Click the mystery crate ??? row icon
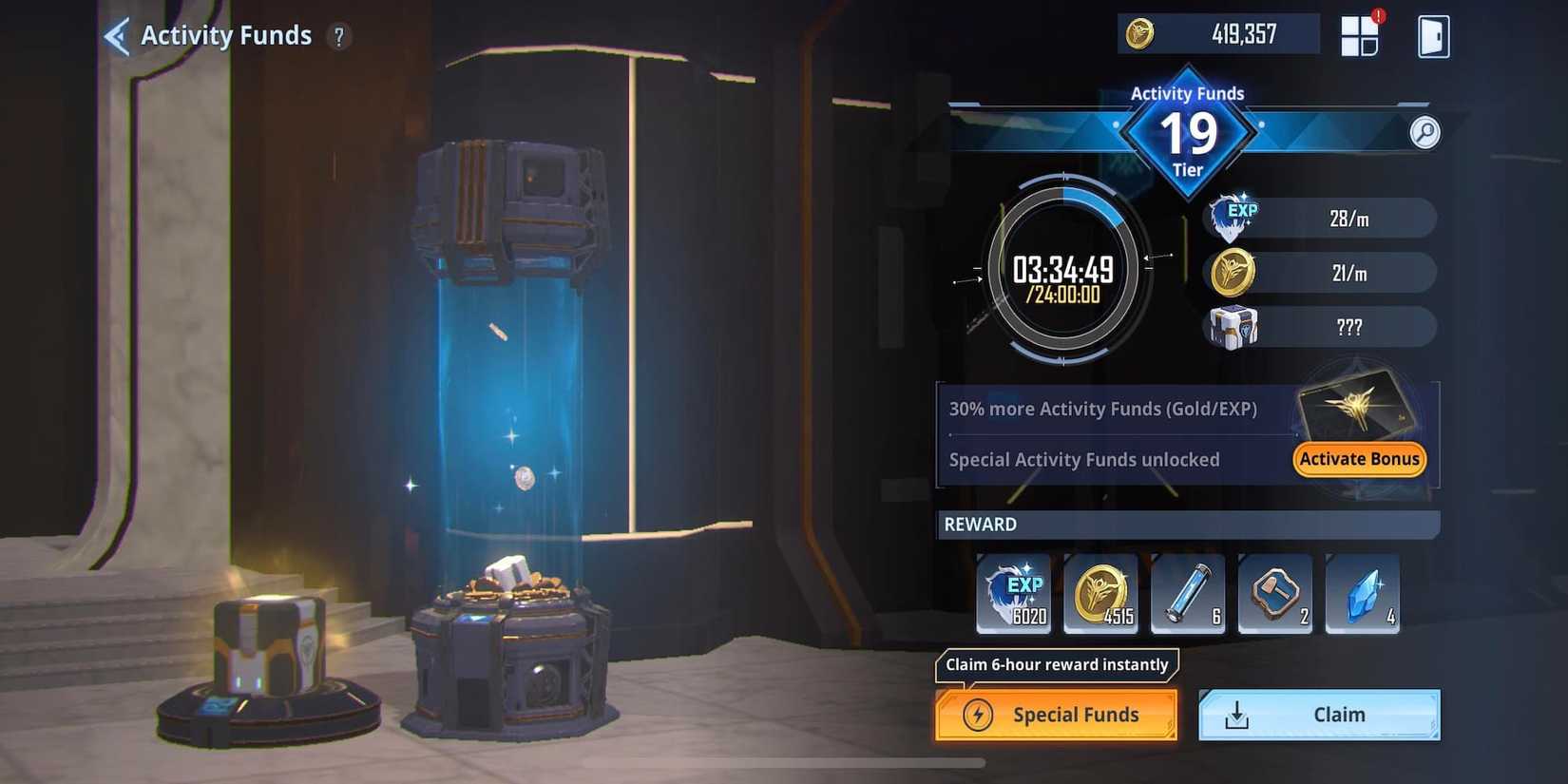1568x784 pixels. (x=1232, y=327)
